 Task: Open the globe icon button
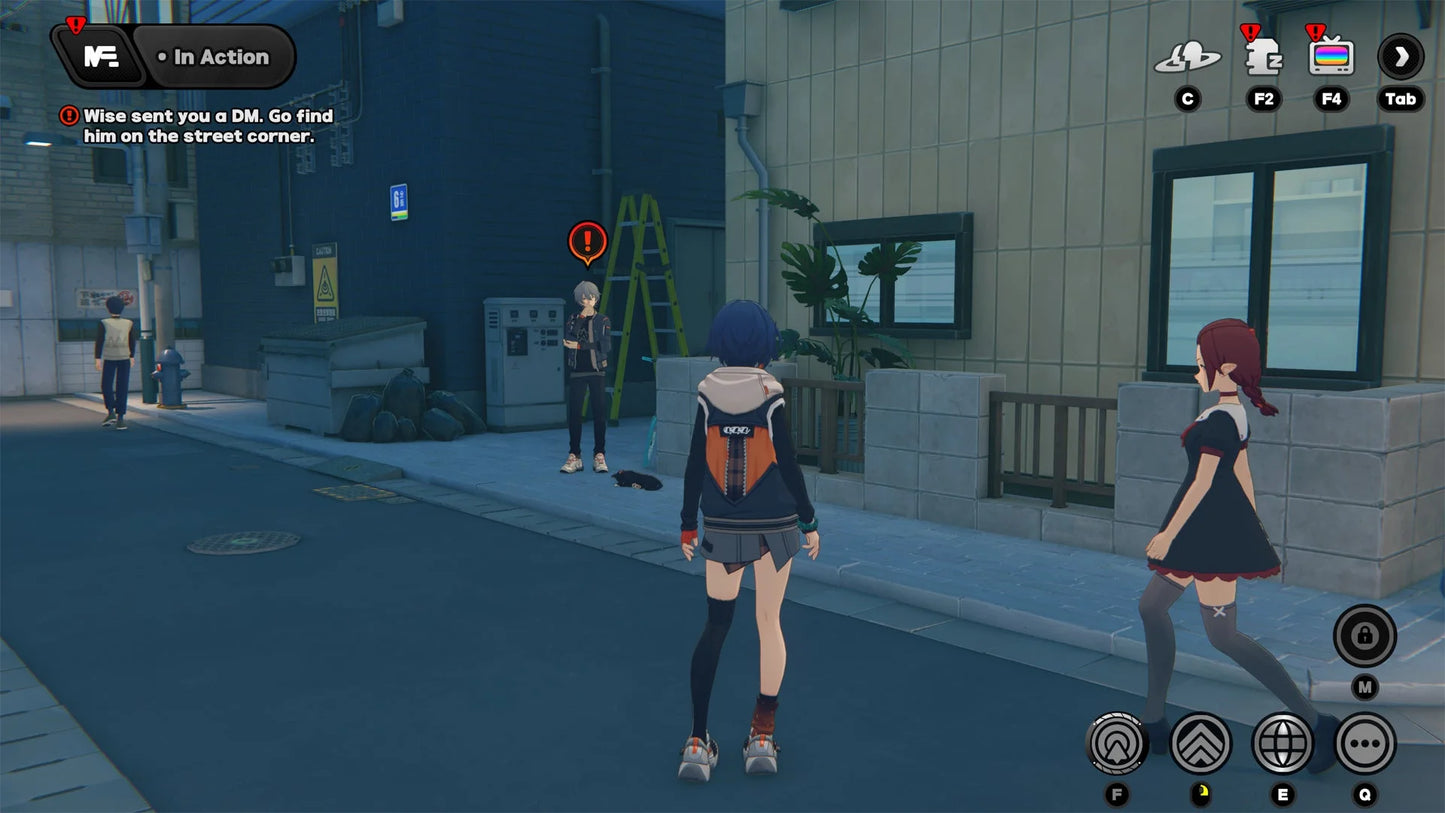(1282, 743)
